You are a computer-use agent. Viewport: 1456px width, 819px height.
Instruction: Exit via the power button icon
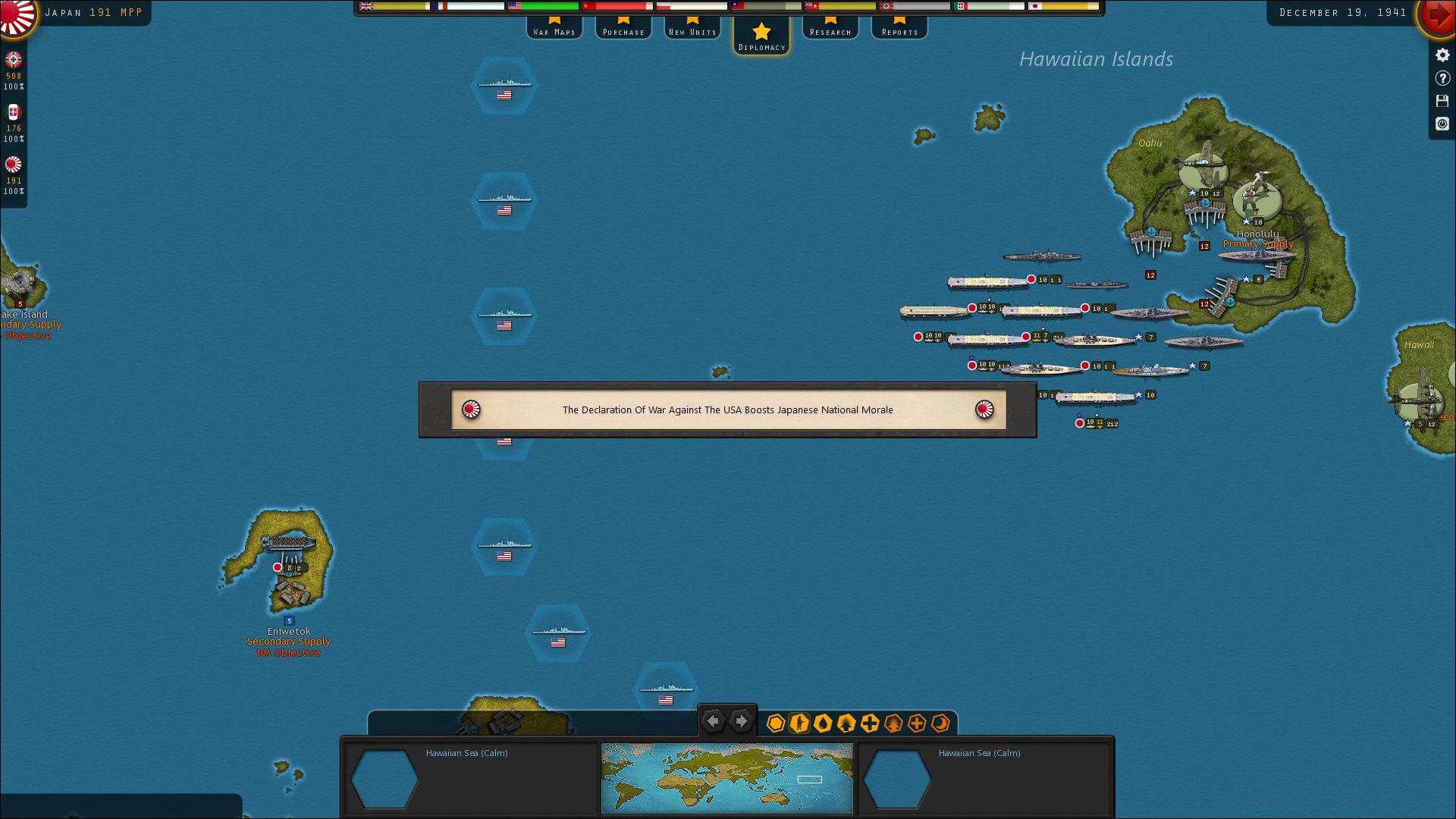click(1442, 124)
